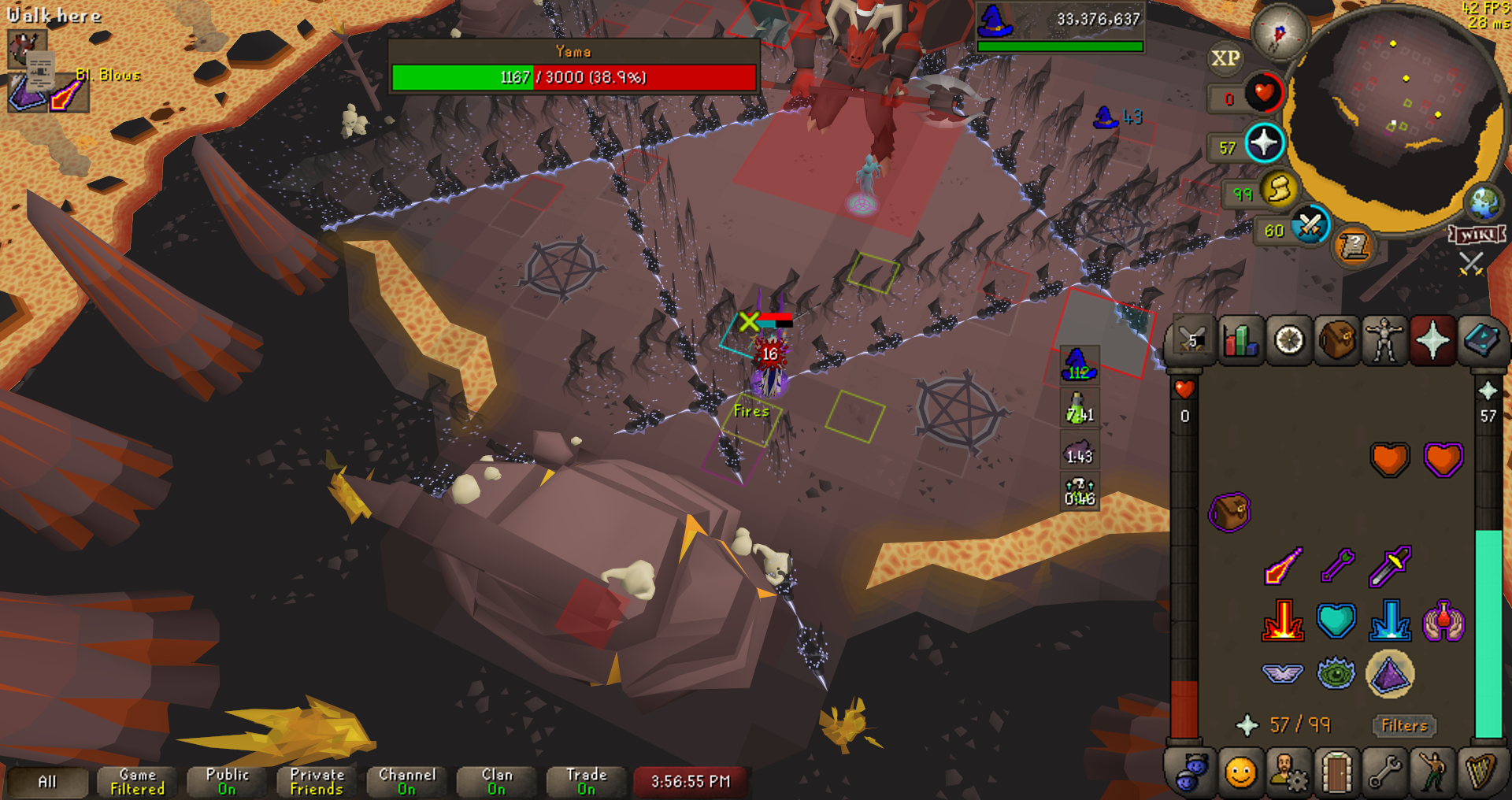This screenshot has width=1512, height=800.
Task: Open the Inventory backpack tab
Action: (1336, 341)
